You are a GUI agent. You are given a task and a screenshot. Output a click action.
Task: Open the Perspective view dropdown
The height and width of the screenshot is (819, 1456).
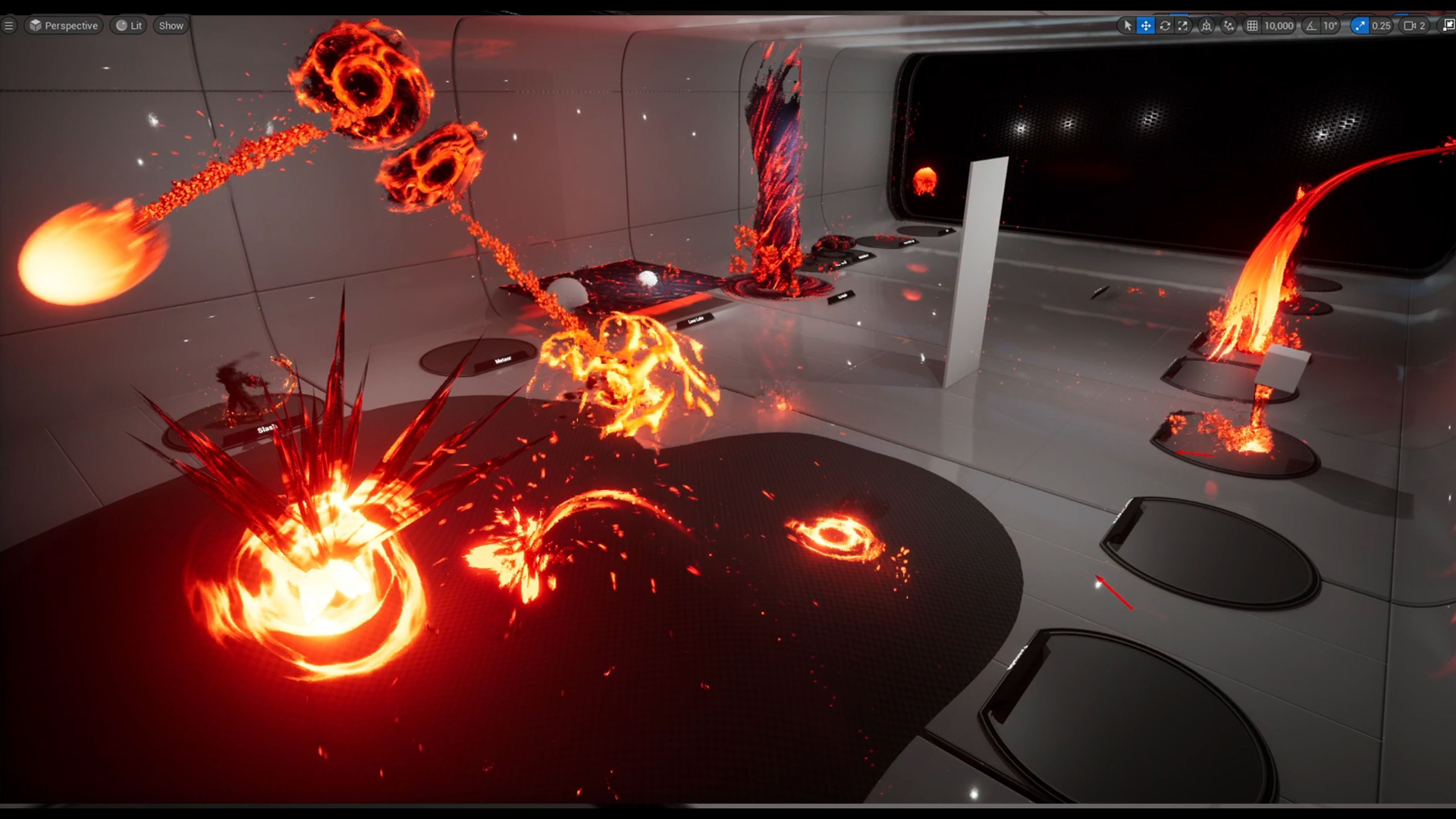point(64,25)
